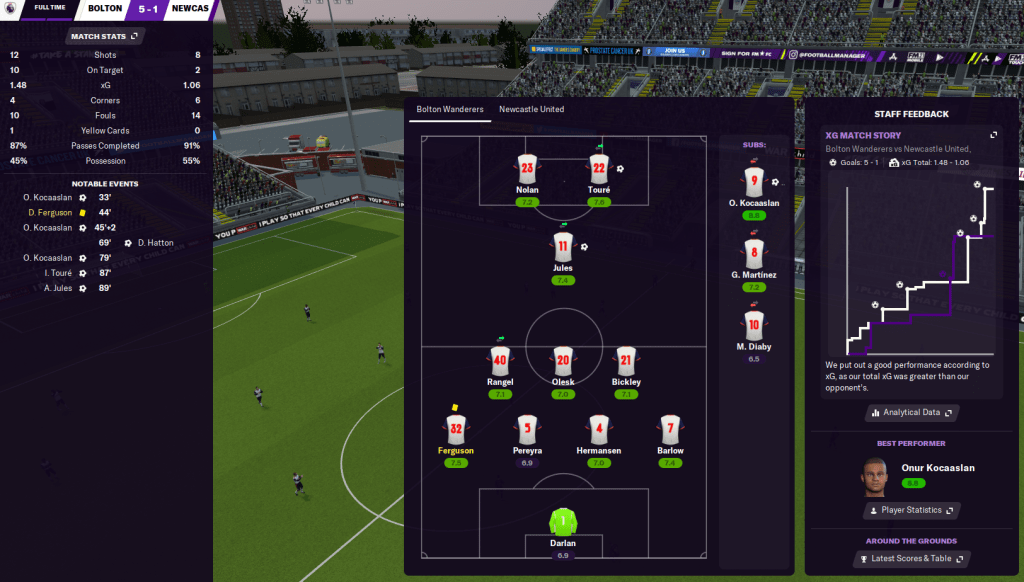The image size is (1024, 582).
Task: Select midfielder Rangel number 40
Action: tap(501, 361)
